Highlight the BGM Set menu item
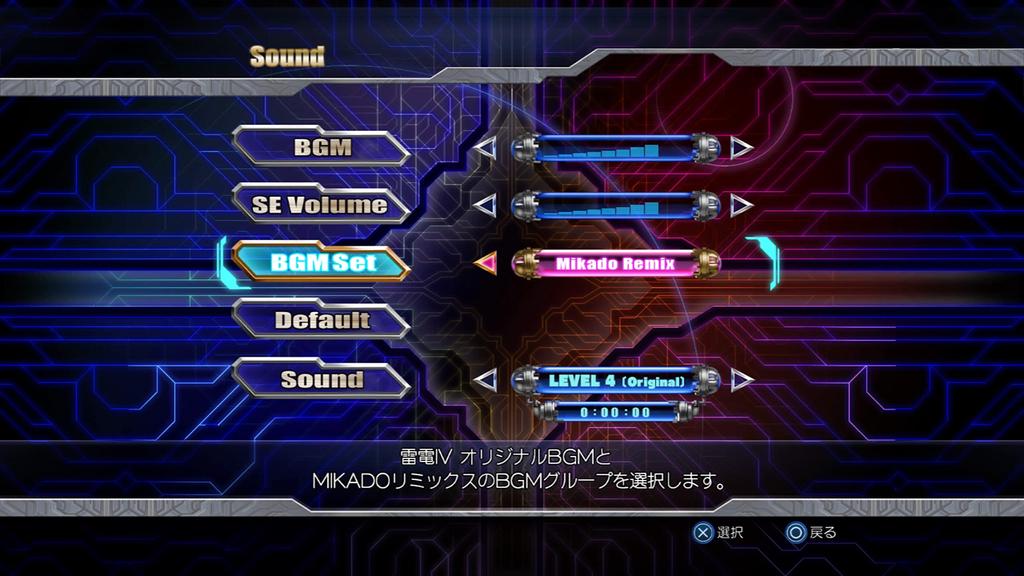Image resolution: width=1024 pixels, height=576 pixels. click(x=322, y=262)
